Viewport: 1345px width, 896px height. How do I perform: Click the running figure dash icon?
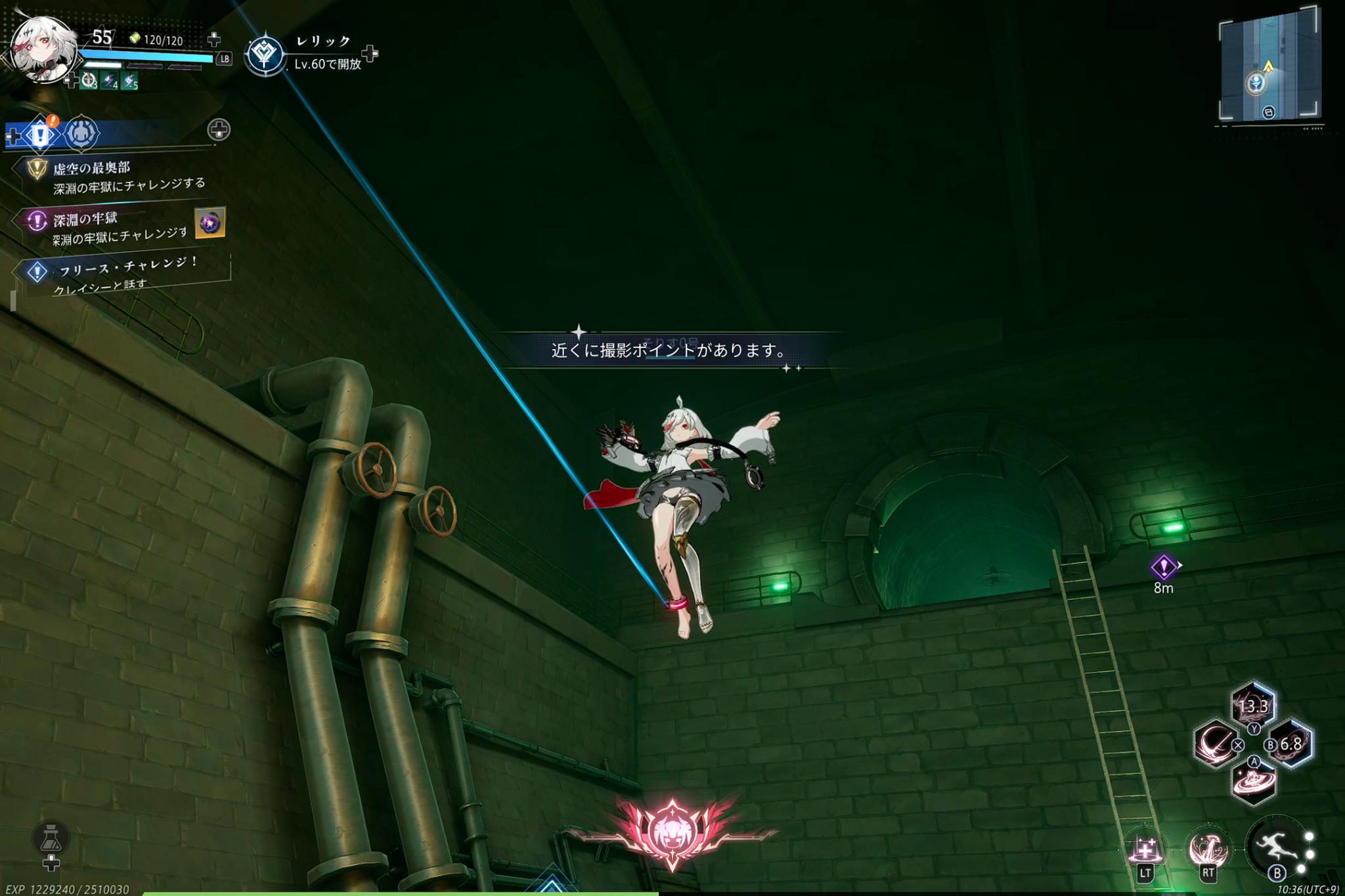coord(1275,847)
